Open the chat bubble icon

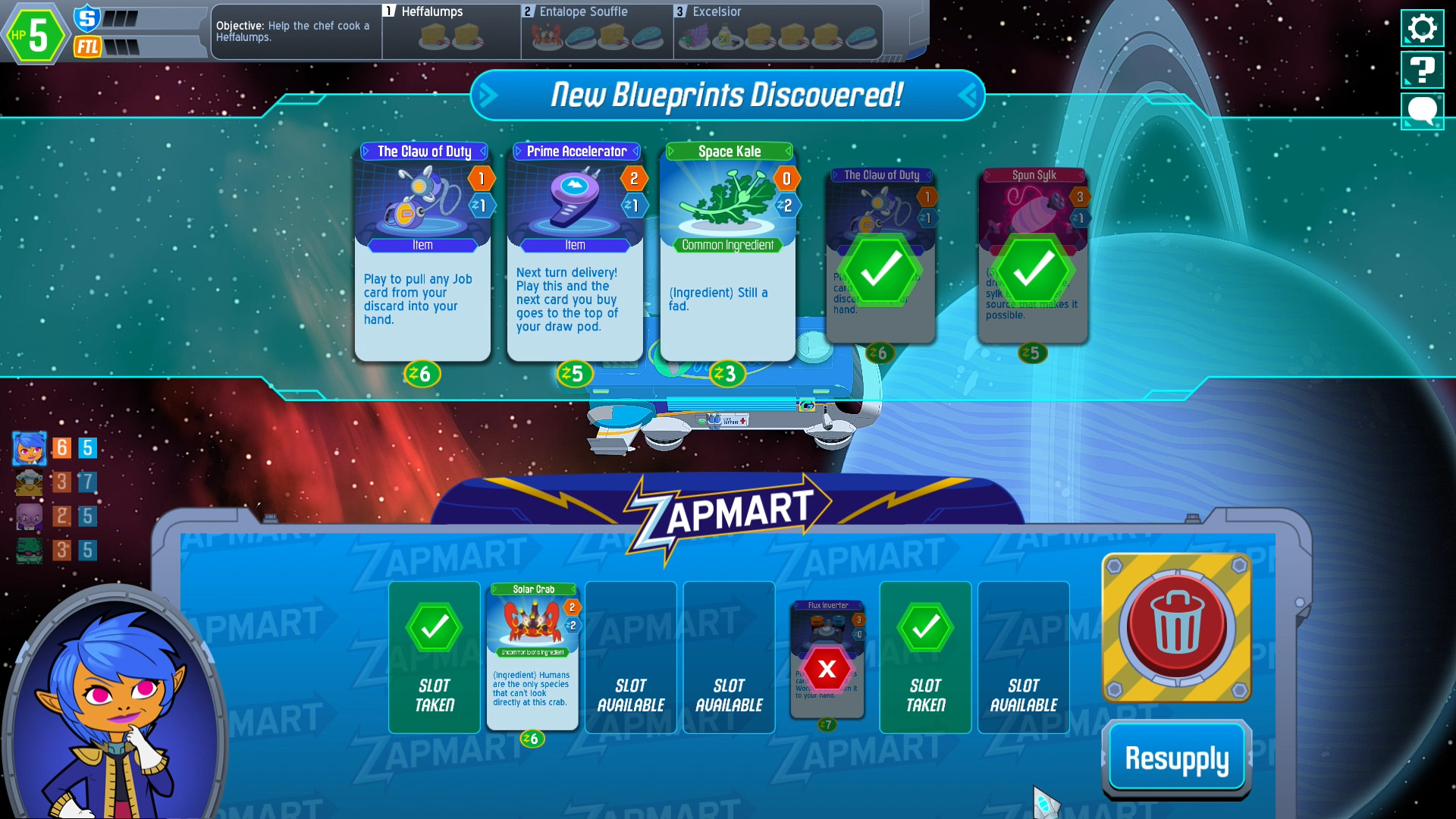click(x=1423, y=111)
